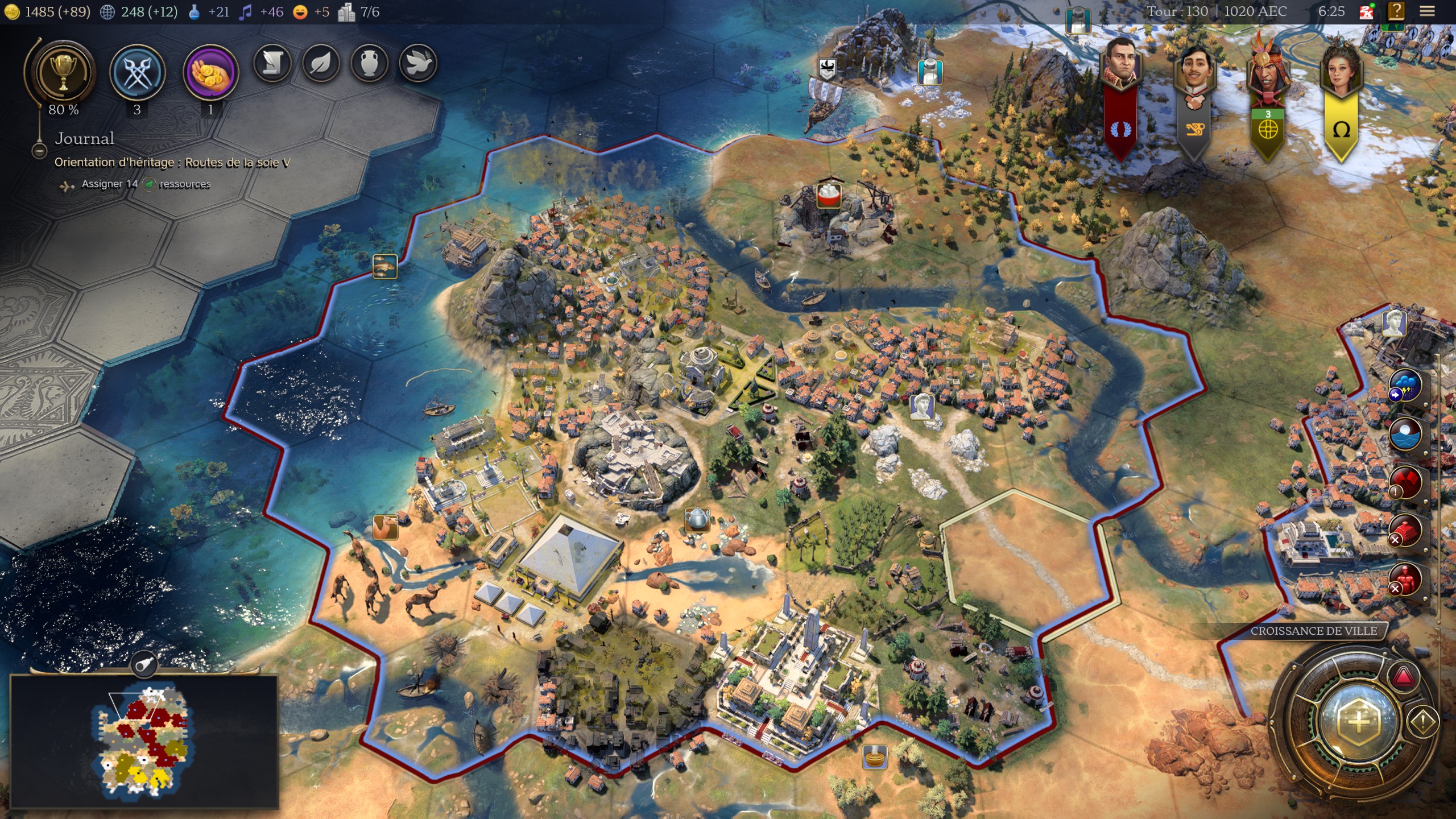
Task: Click the scroll and quill icon
Action: point(272,63)
